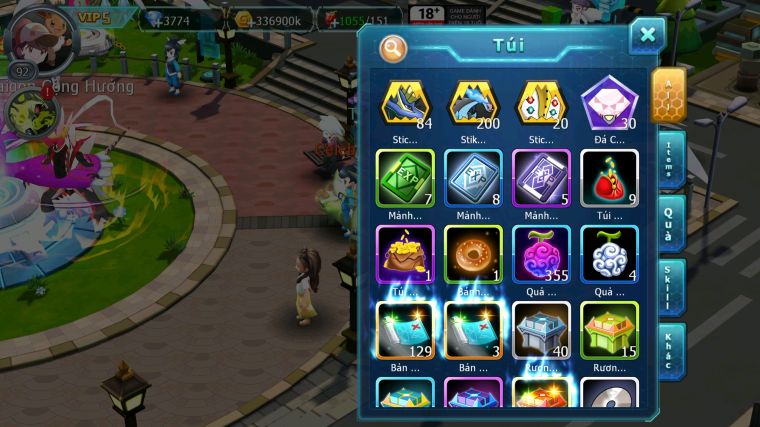The width and height of the screenshot is (760, 427).
Task: Select the bag of gold coins
Action: [405, 254]
